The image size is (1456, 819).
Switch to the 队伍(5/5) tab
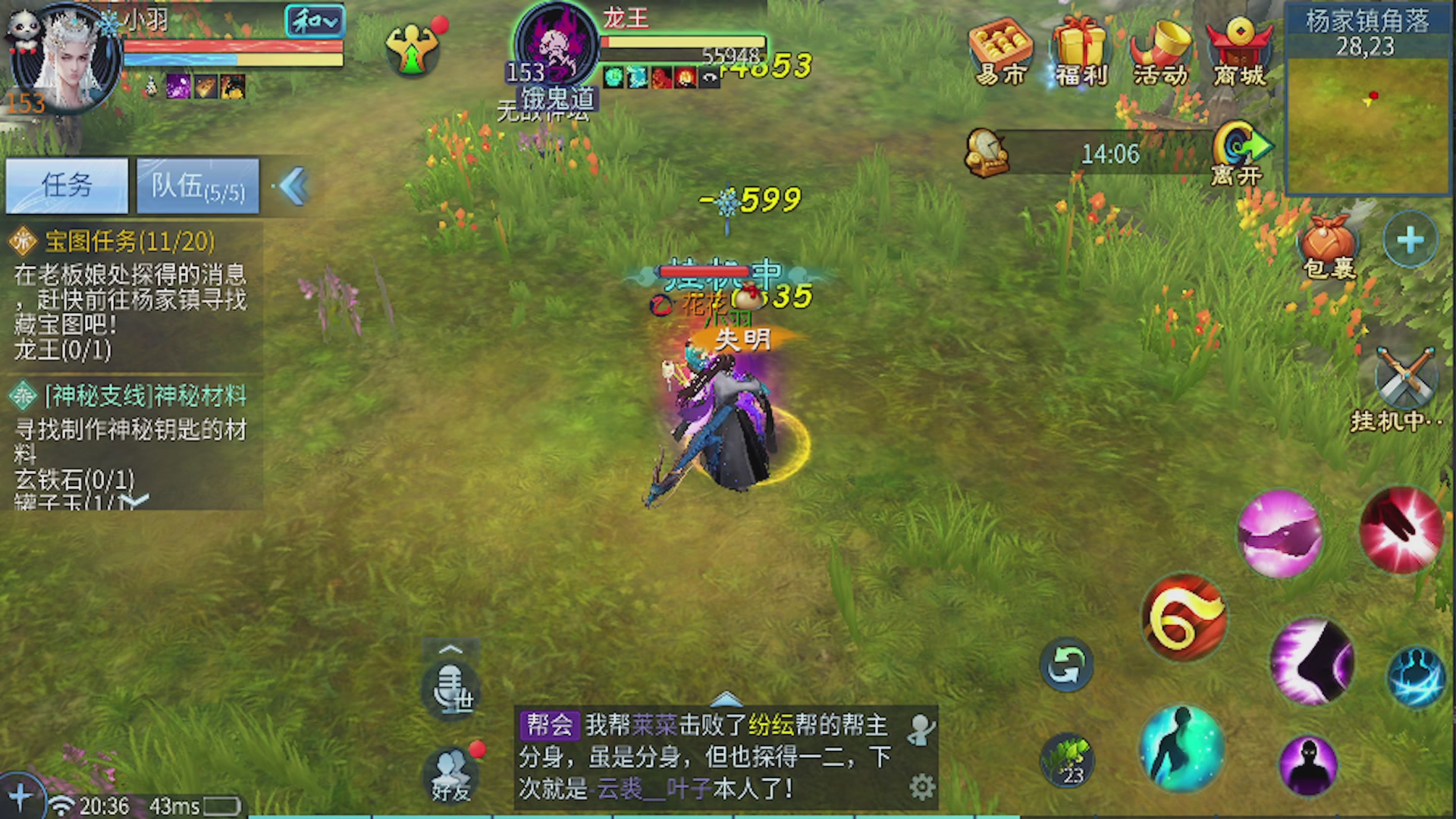tap(197, 184)
